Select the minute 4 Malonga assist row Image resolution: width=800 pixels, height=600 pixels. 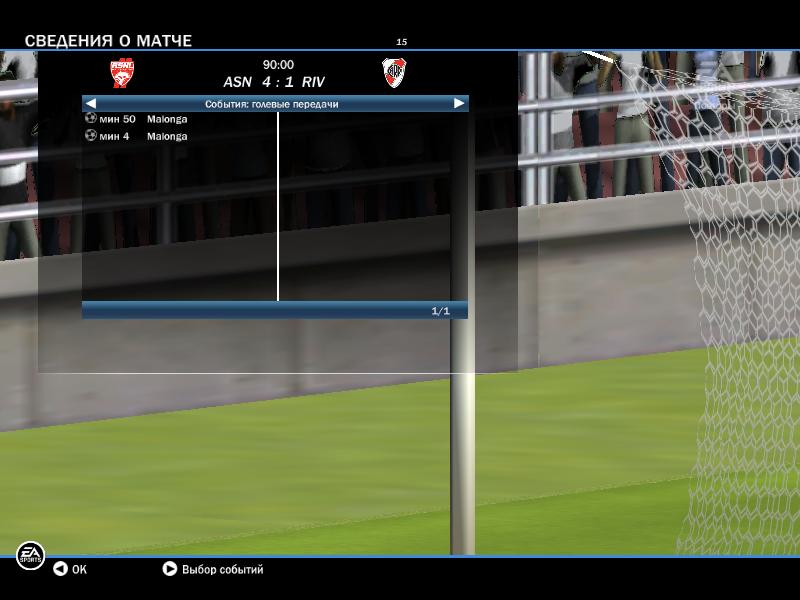tap(138, 136)
